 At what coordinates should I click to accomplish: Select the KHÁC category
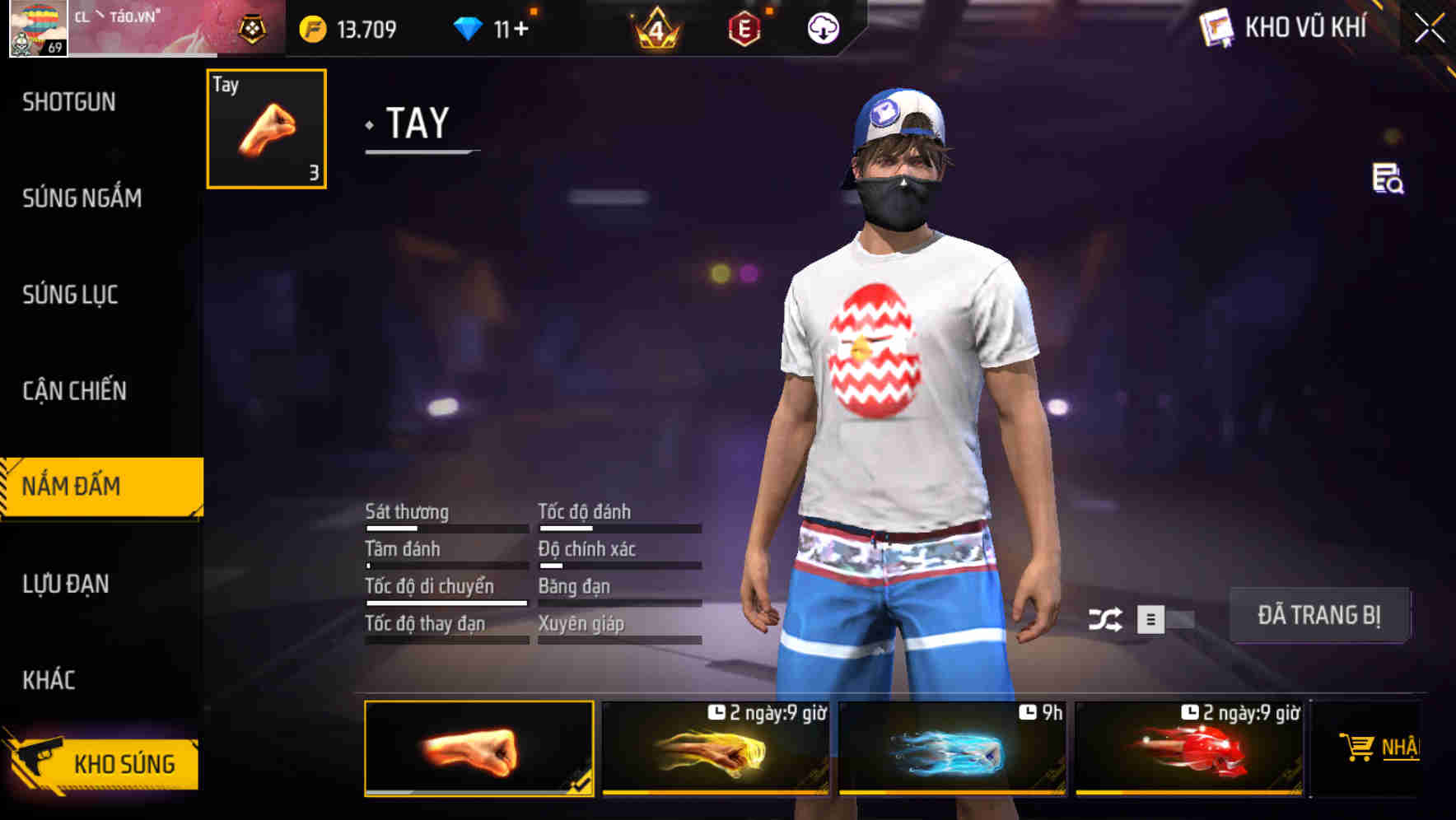[x=49, y=679]
